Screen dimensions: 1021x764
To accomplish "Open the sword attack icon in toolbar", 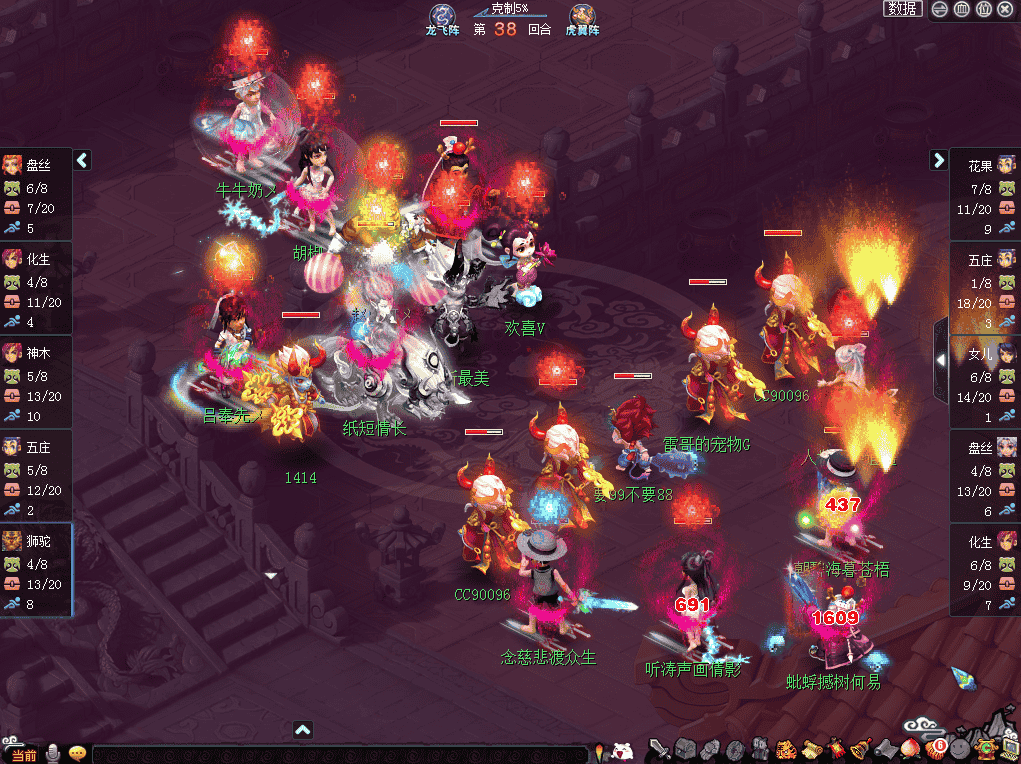I will point(659,748).
